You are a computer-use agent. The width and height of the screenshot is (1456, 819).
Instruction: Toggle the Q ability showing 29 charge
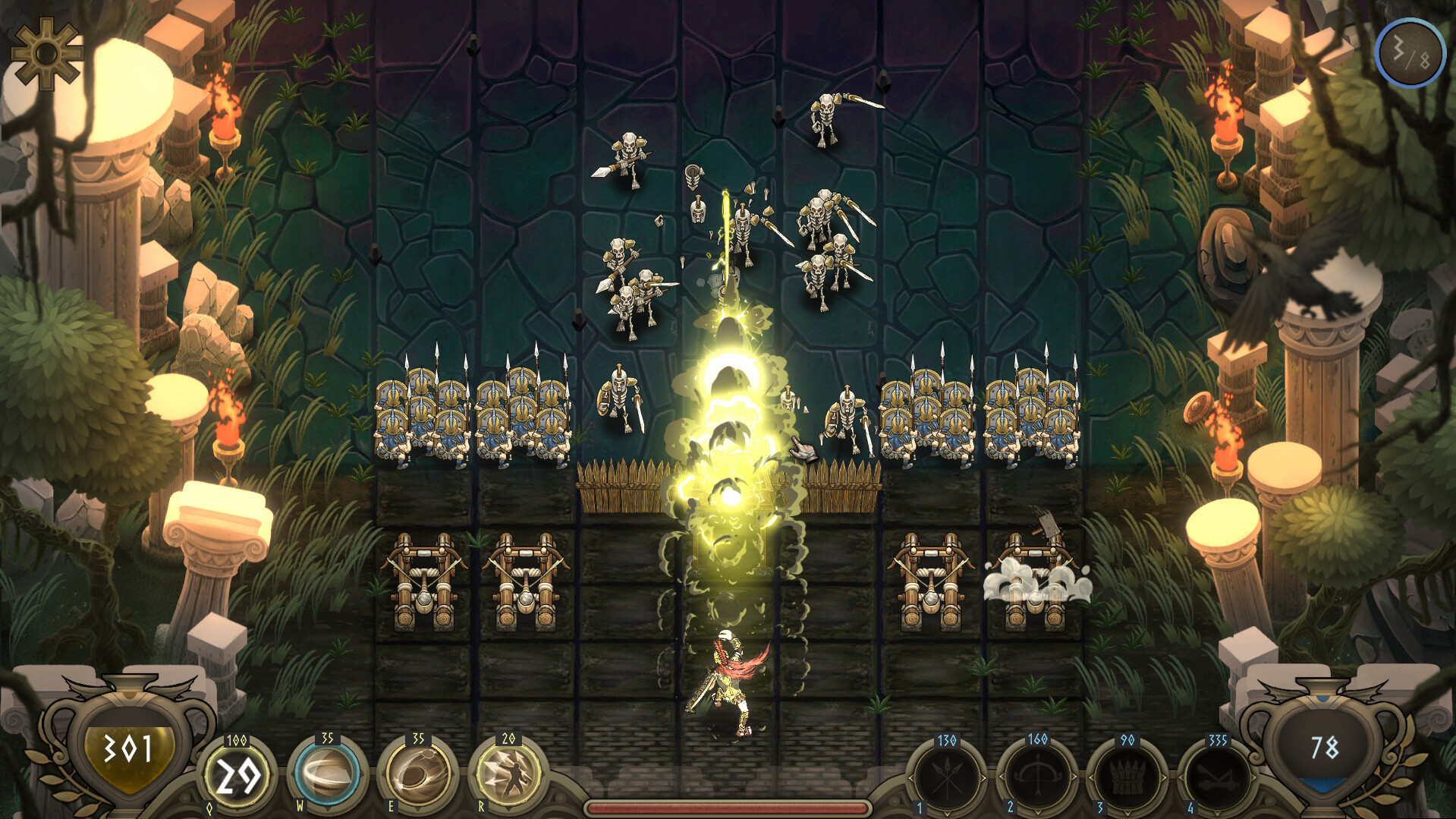pyautogui.click(x=237, y=773)
